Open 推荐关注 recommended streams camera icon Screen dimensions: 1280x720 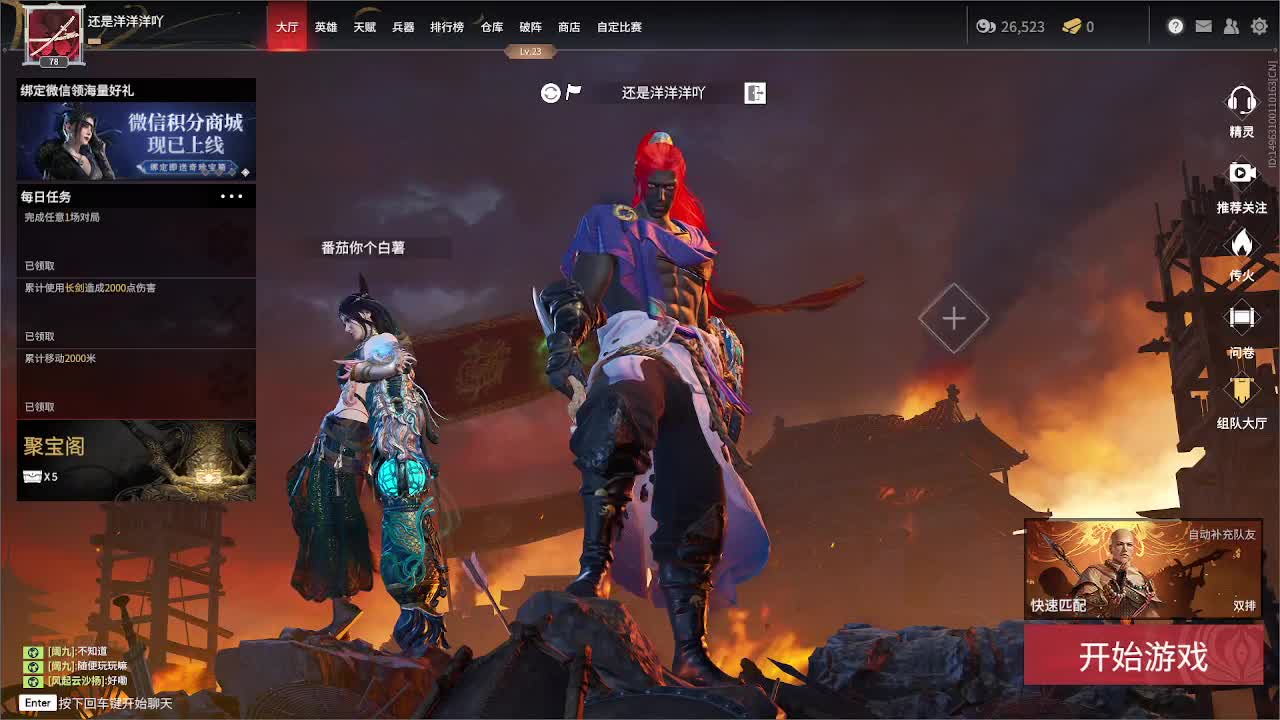point(1240,173)
